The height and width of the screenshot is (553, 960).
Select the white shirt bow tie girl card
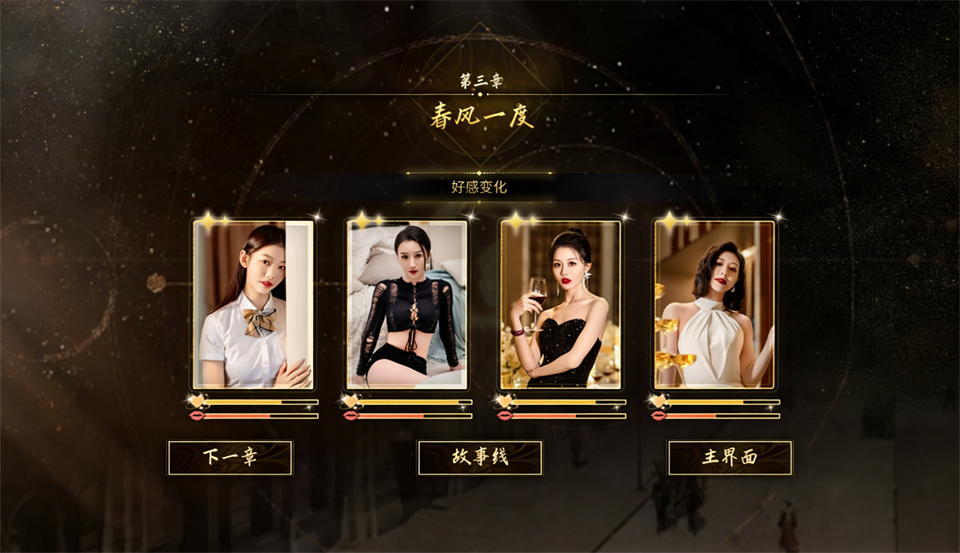pos(253,305)
